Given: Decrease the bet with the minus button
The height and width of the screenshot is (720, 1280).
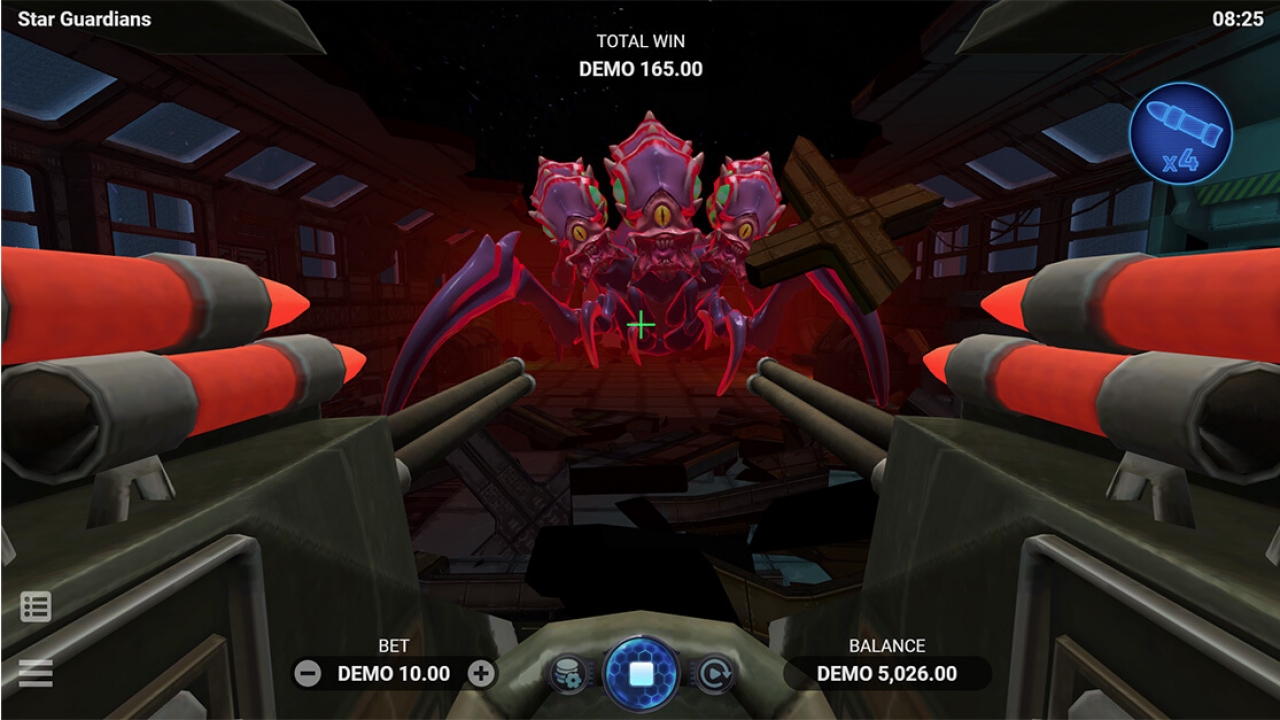Looking at the screenshot, I should [306, 674].
